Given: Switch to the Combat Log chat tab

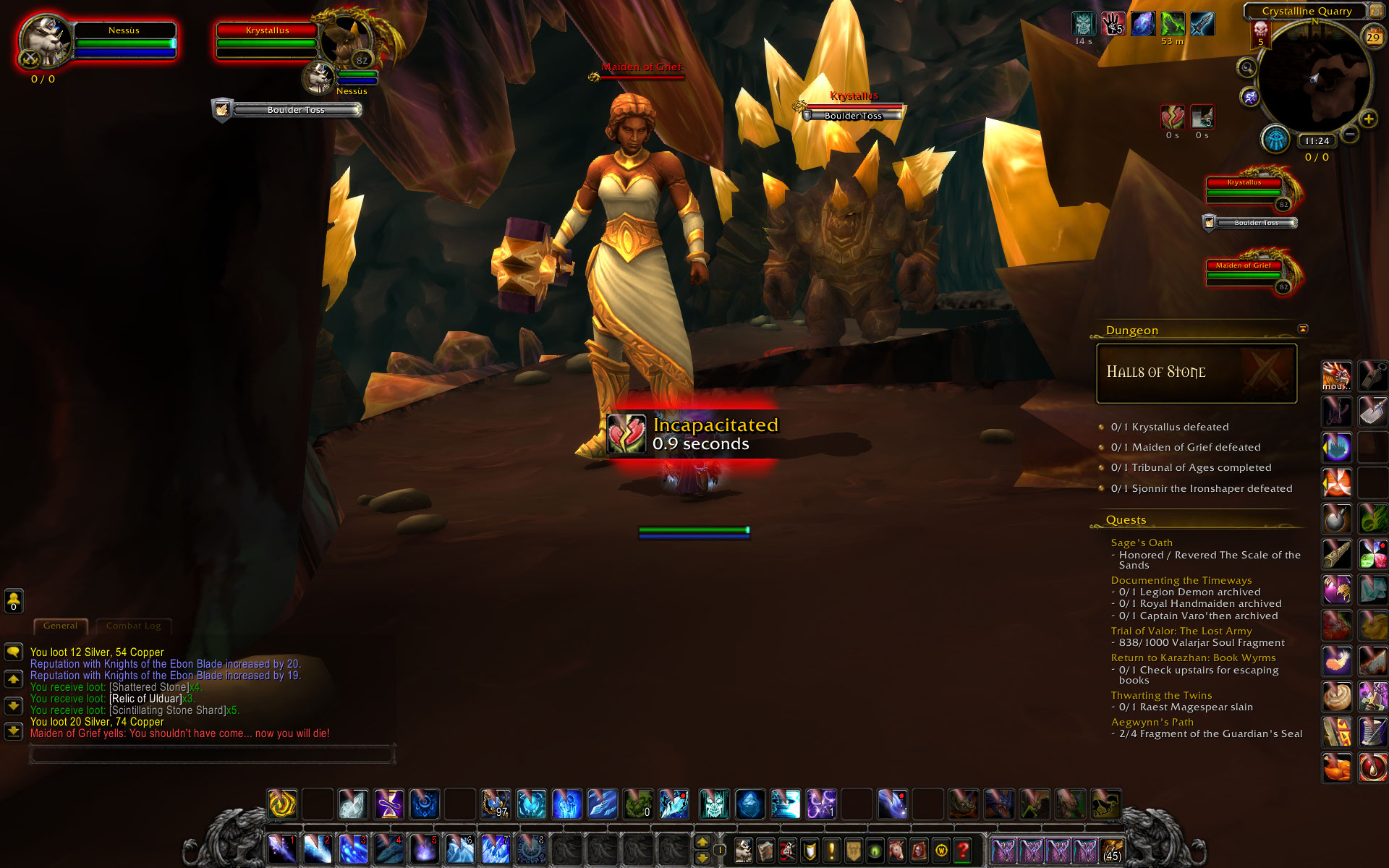Looking at the screenshot, I should pos(134,626).
